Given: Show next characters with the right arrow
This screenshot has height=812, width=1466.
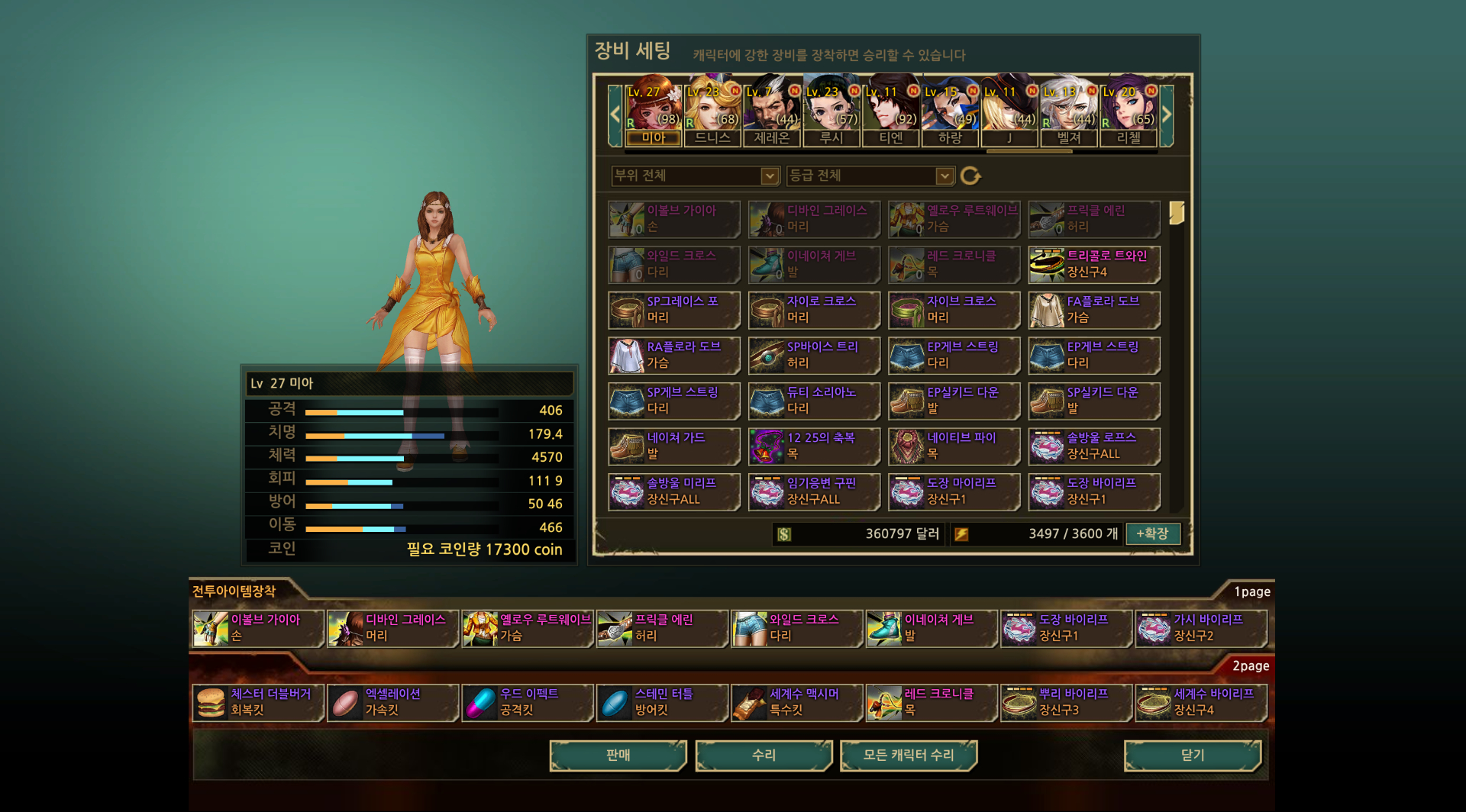Looking at the screenshot, I should pos(1166,115).
